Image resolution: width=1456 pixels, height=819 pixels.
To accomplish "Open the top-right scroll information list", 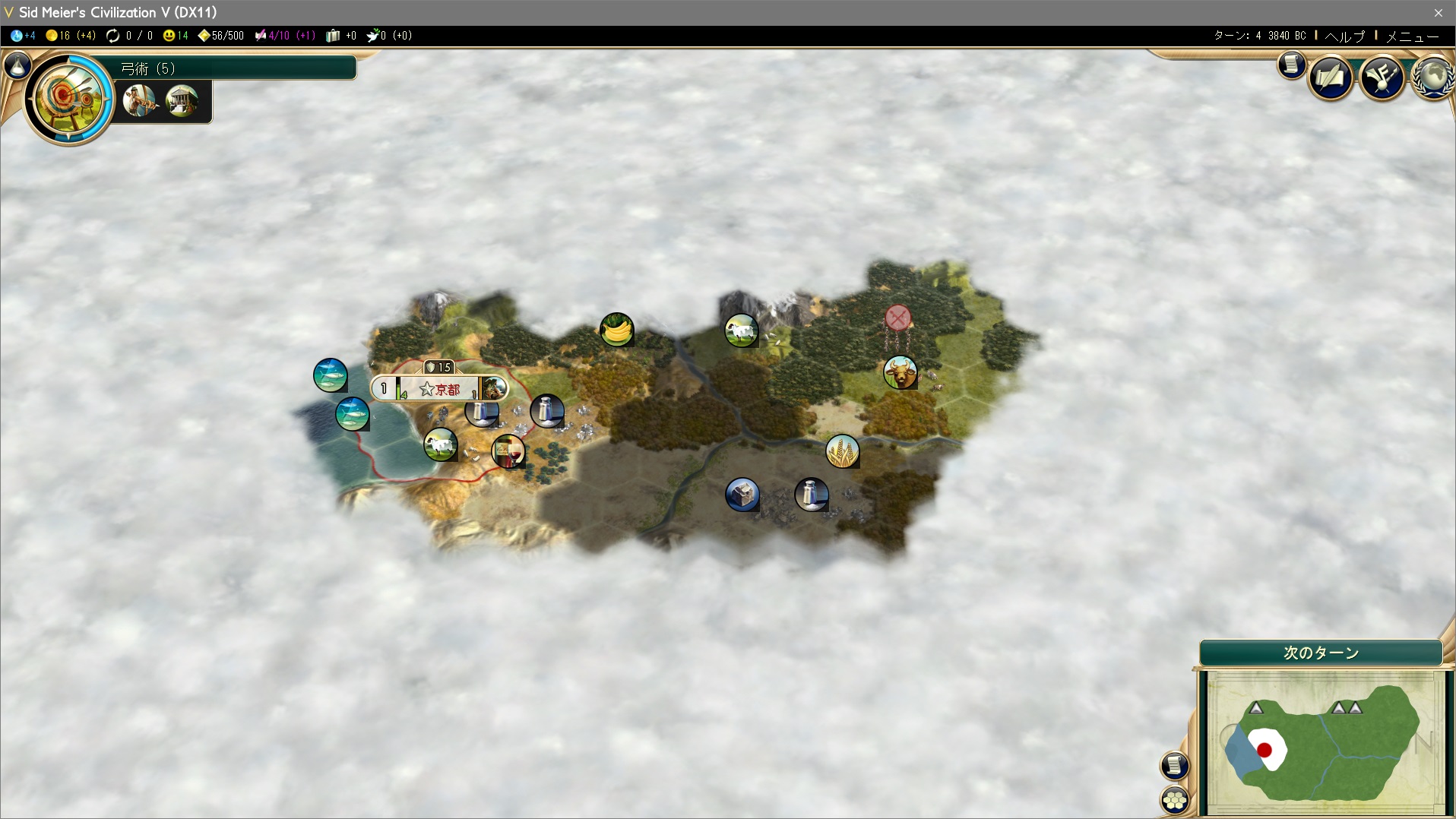I will 1291,65.
